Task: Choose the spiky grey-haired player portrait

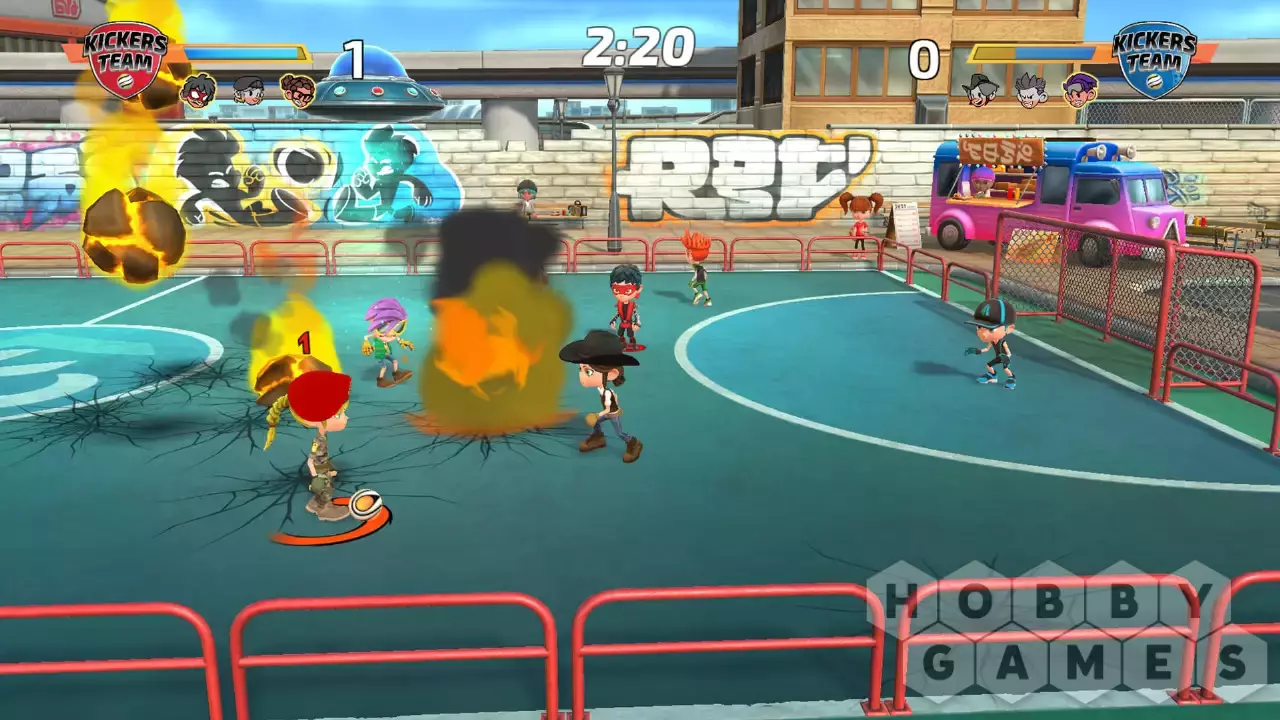Action: click(x=1031, y=91)
